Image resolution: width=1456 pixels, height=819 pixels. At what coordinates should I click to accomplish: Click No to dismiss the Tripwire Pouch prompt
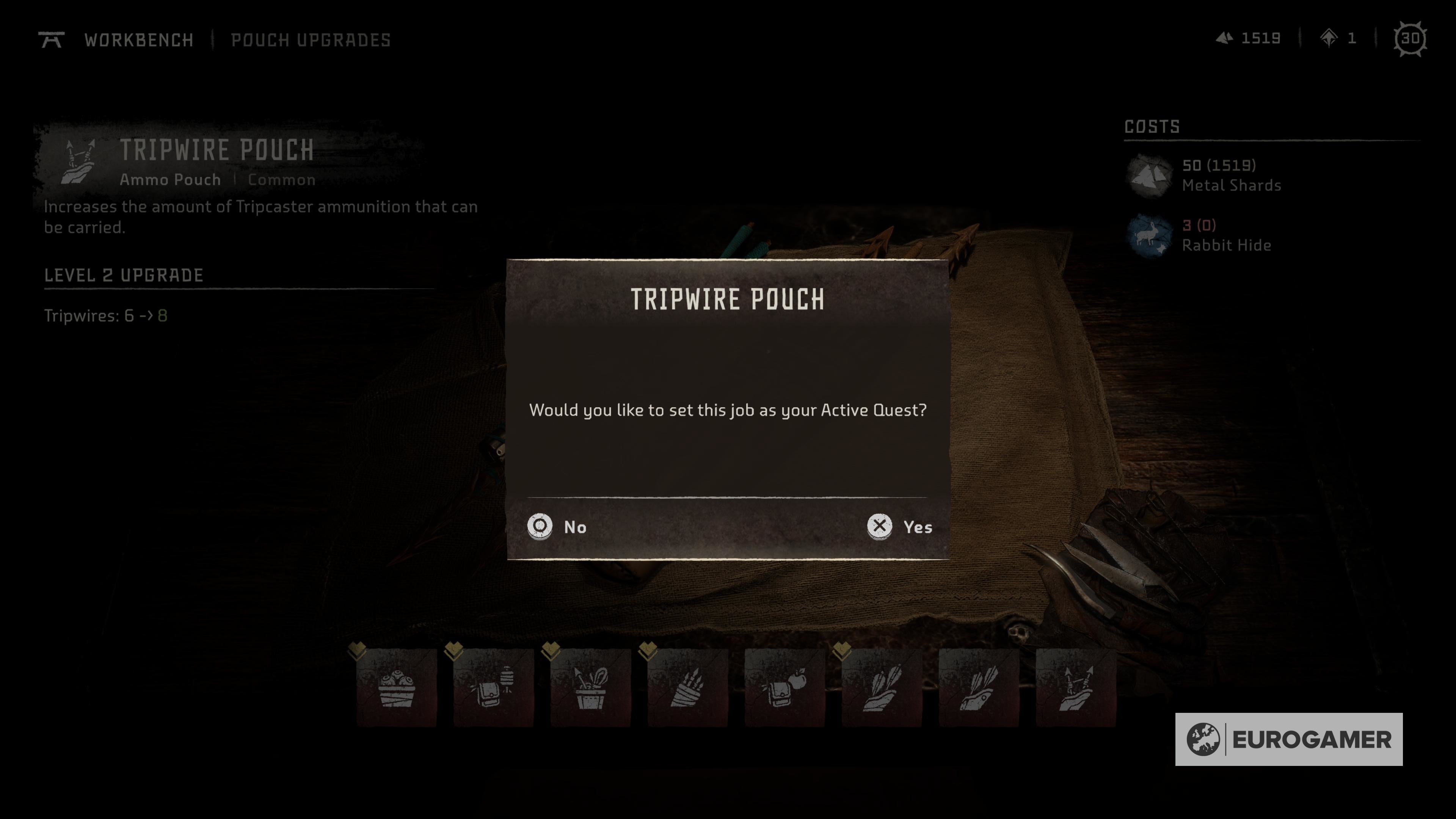pos(560,527)
